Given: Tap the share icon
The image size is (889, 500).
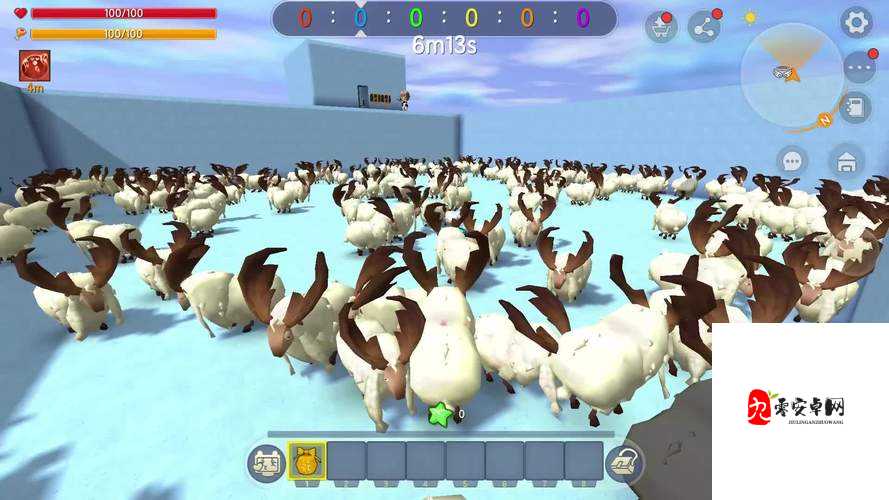Looking at the screenshot, I should [x=705, y=27].
